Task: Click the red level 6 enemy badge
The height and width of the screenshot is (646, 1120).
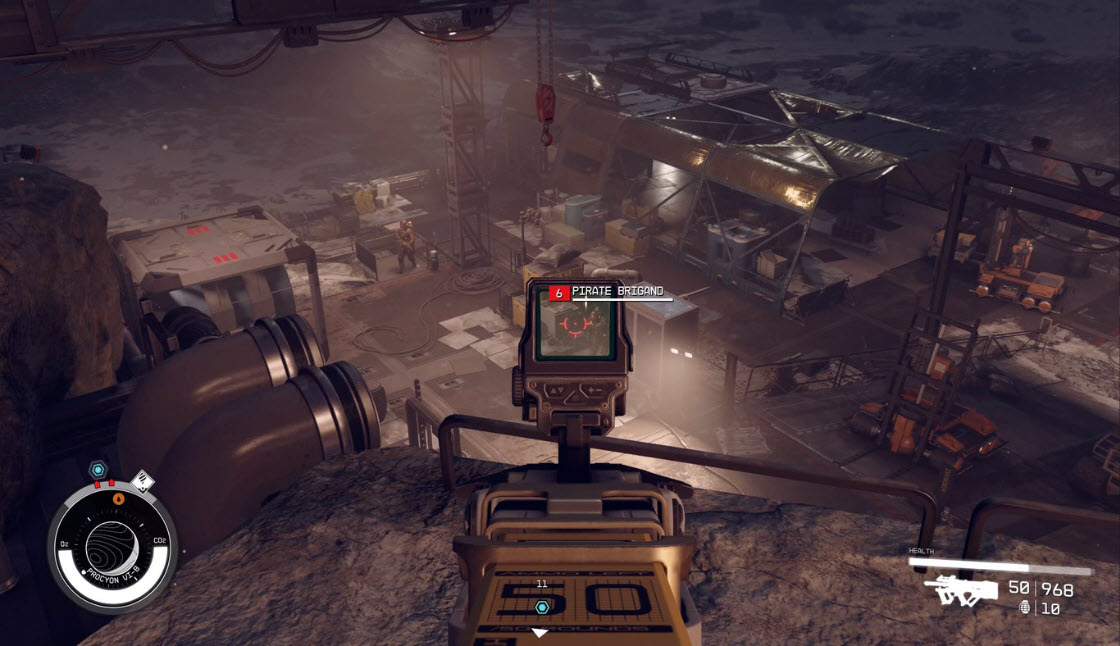Action: (x=559, y=293)
